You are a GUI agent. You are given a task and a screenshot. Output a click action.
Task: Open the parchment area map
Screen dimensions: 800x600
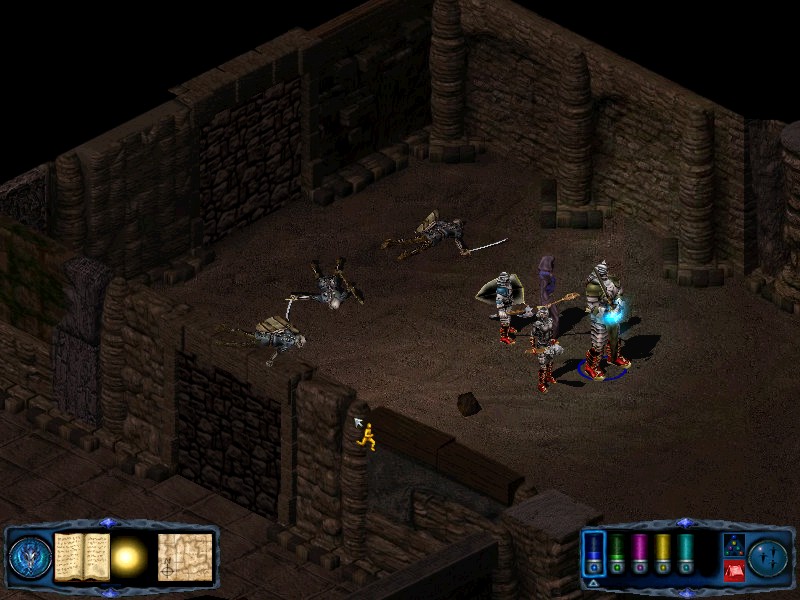tap(185, 557)
